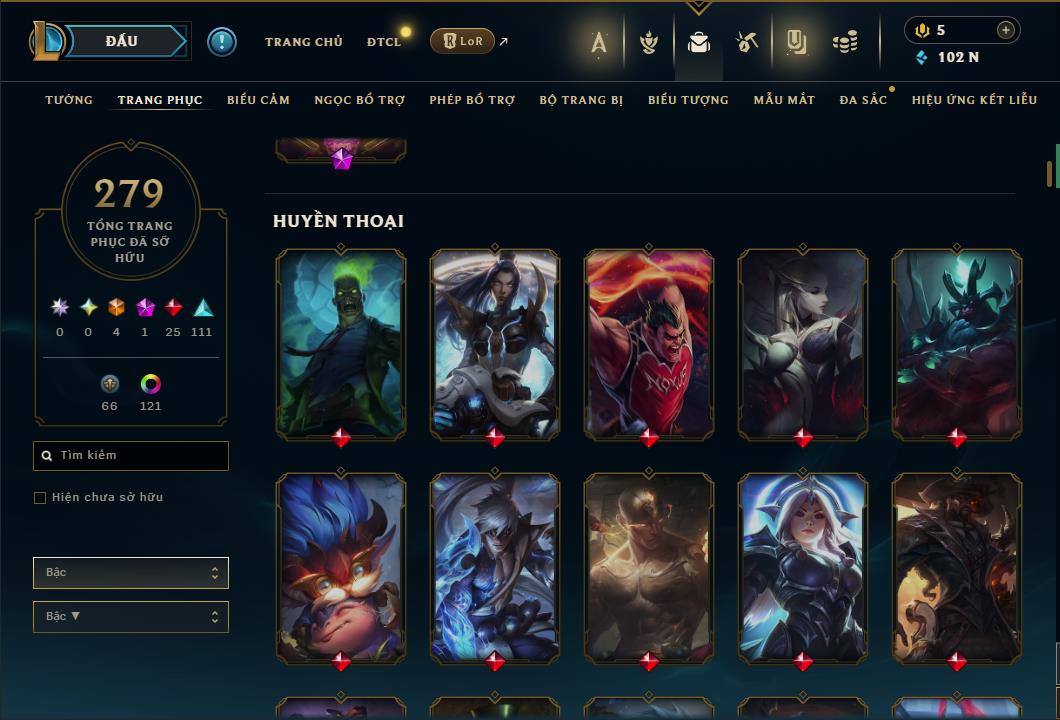Start a match with the ĐẤU button
The image size is (1060, 720).
(x=122, y=41)
